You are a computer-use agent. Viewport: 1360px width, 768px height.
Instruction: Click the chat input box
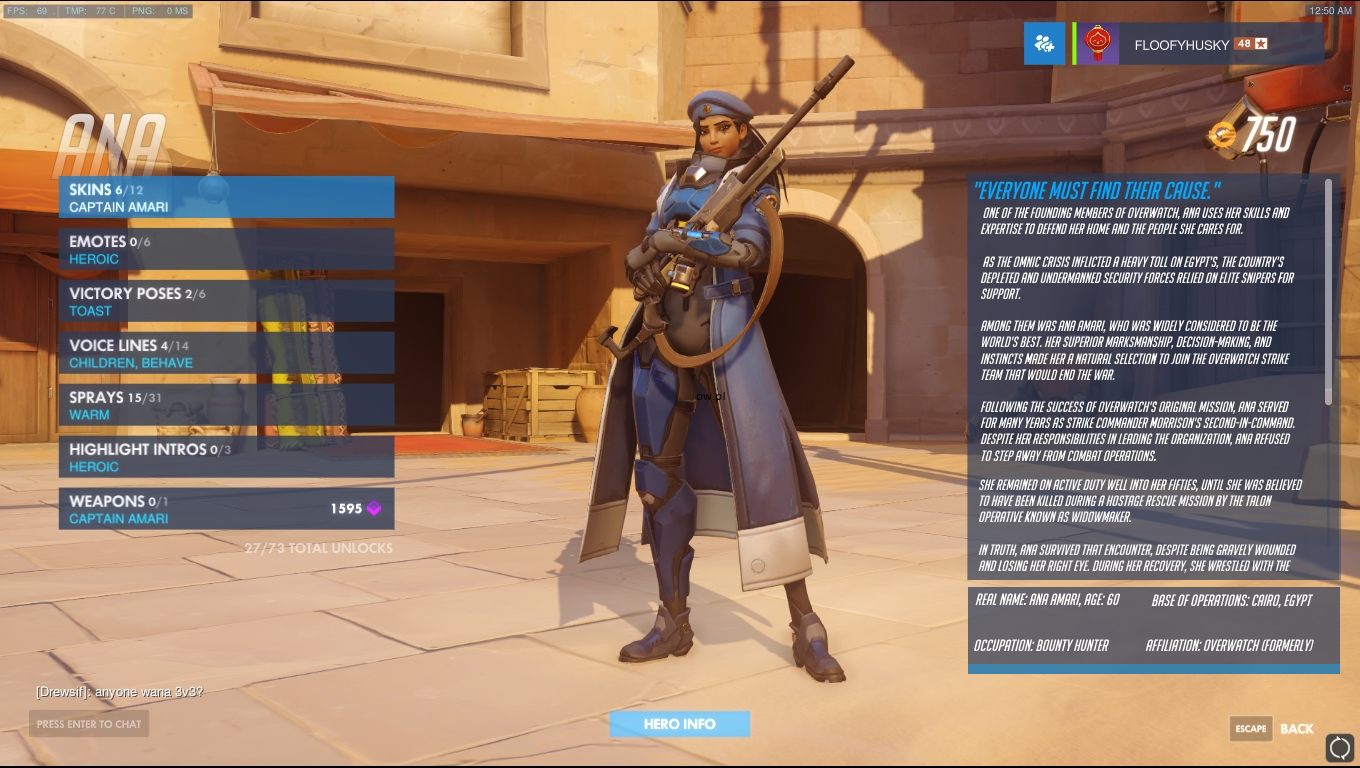89,724
